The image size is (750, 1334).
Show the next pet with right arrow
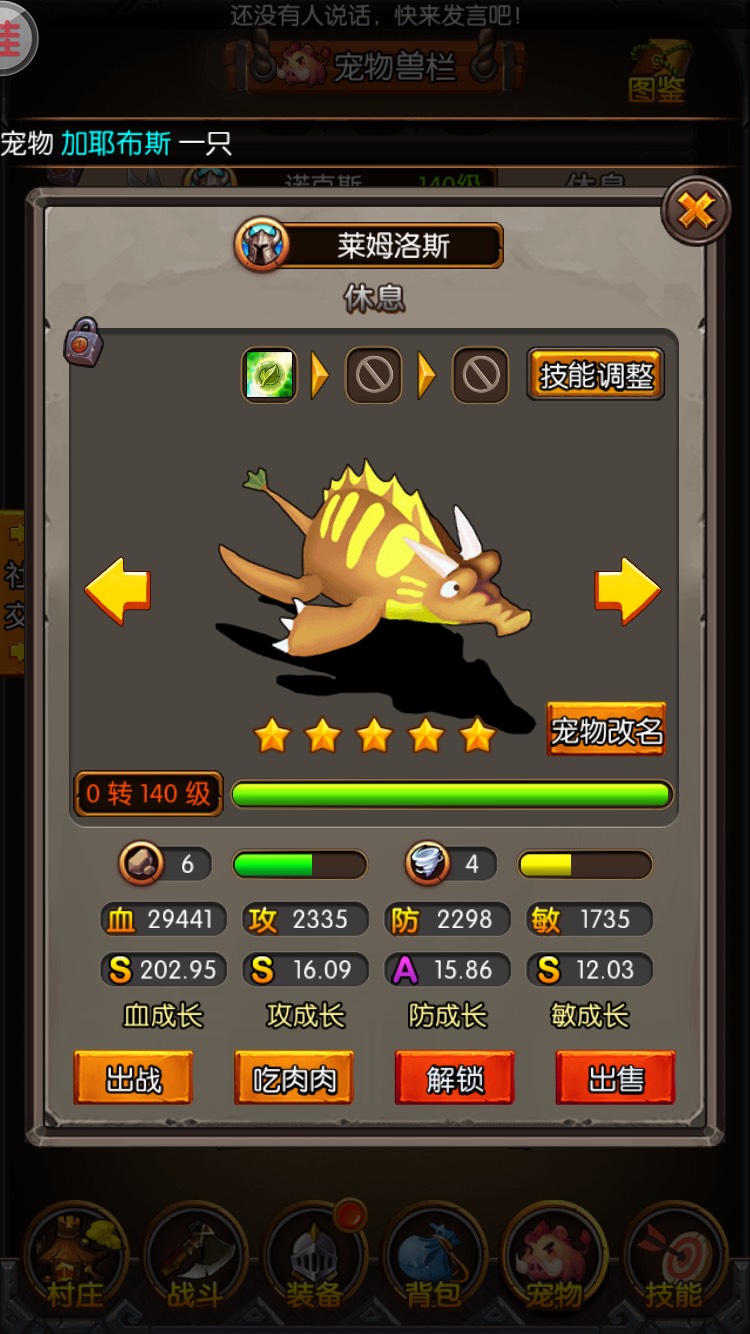pyautogui.click(x=628, y=591)
